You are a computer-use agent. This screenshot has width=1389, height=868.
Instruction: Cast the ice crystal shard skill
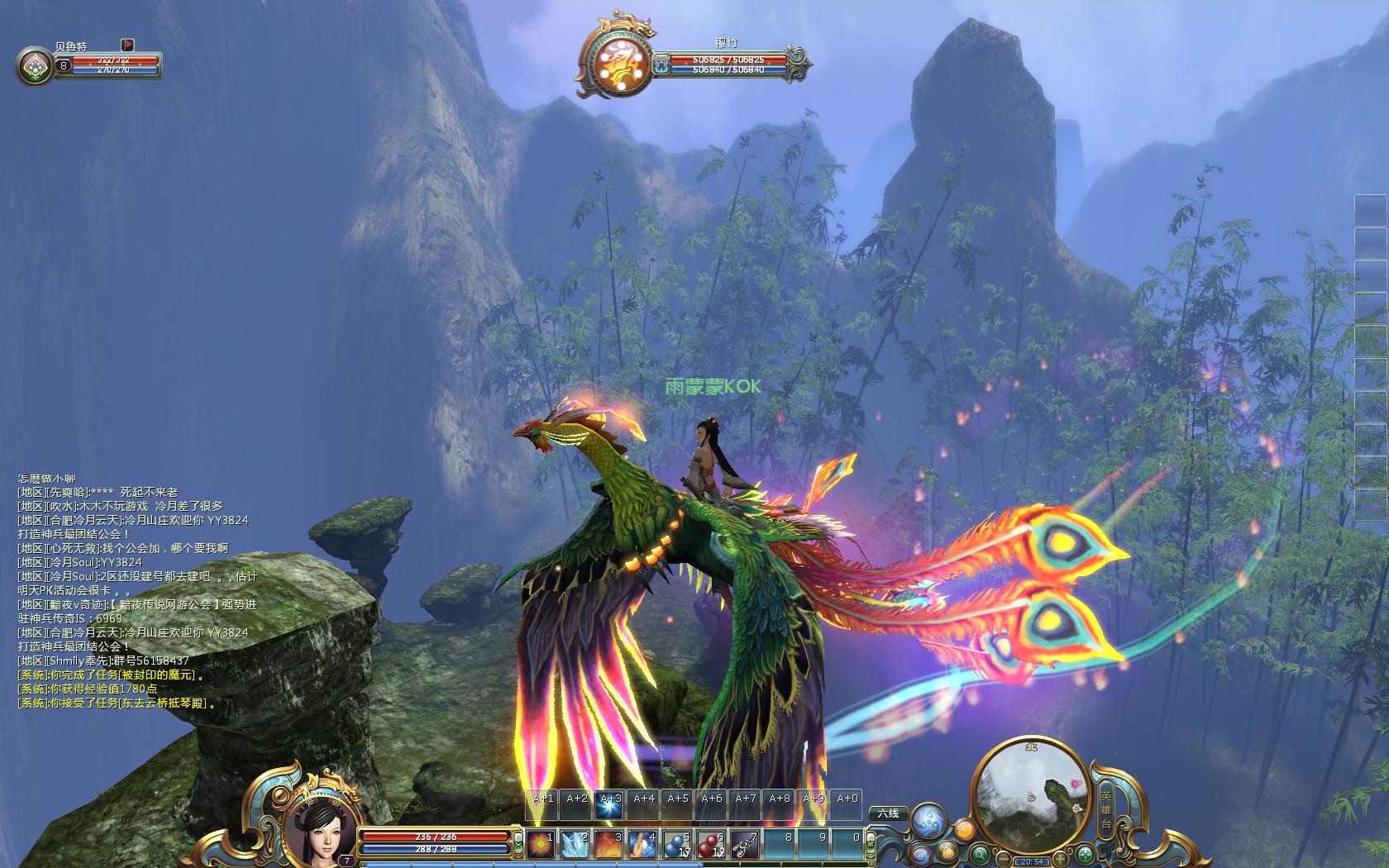tap(576, 844)
